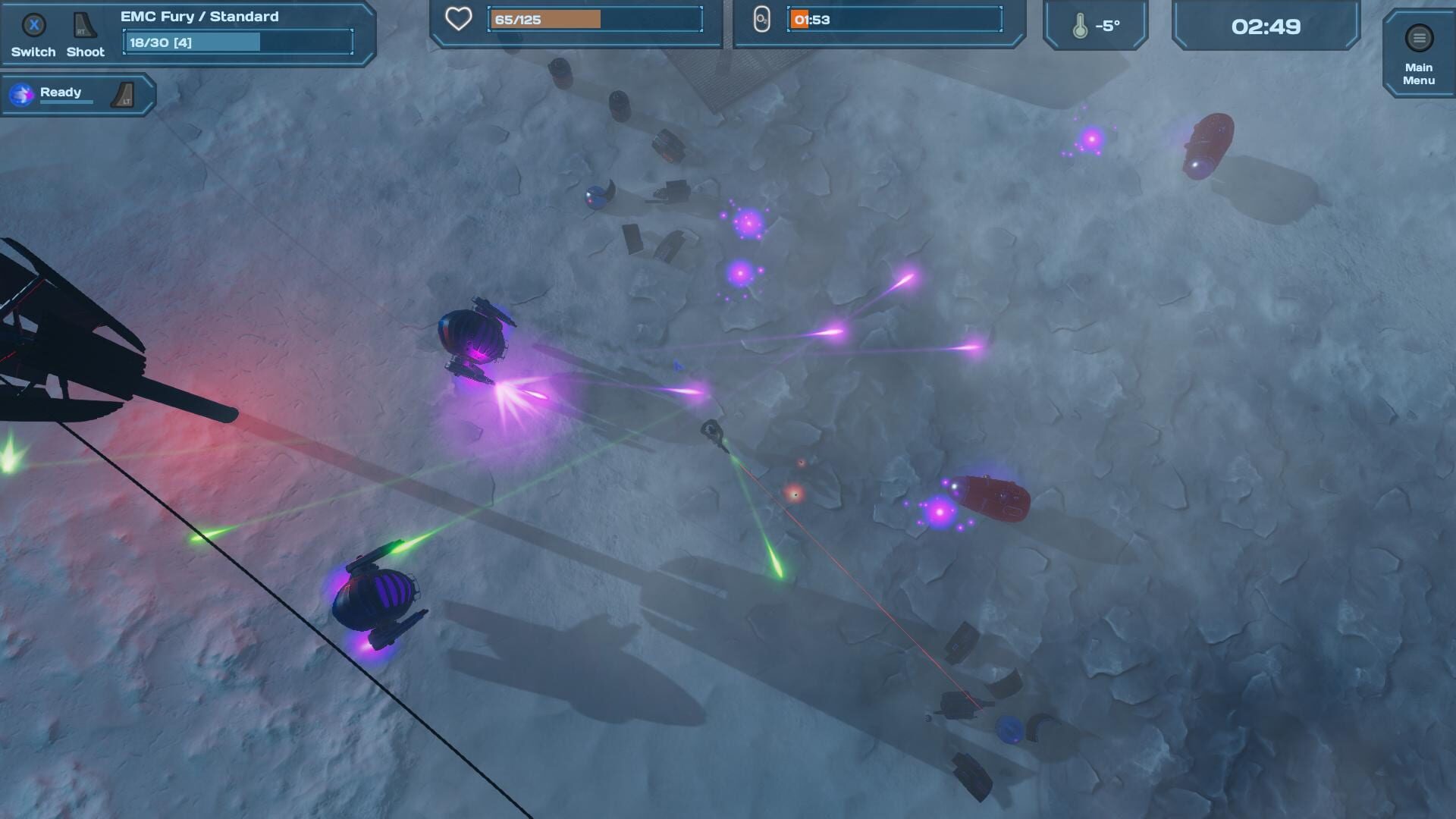The width and height of the screenshot is (1456, 819).
Task: Click the LT trigger icon beside Ready
Action: [x=121, y=94]
